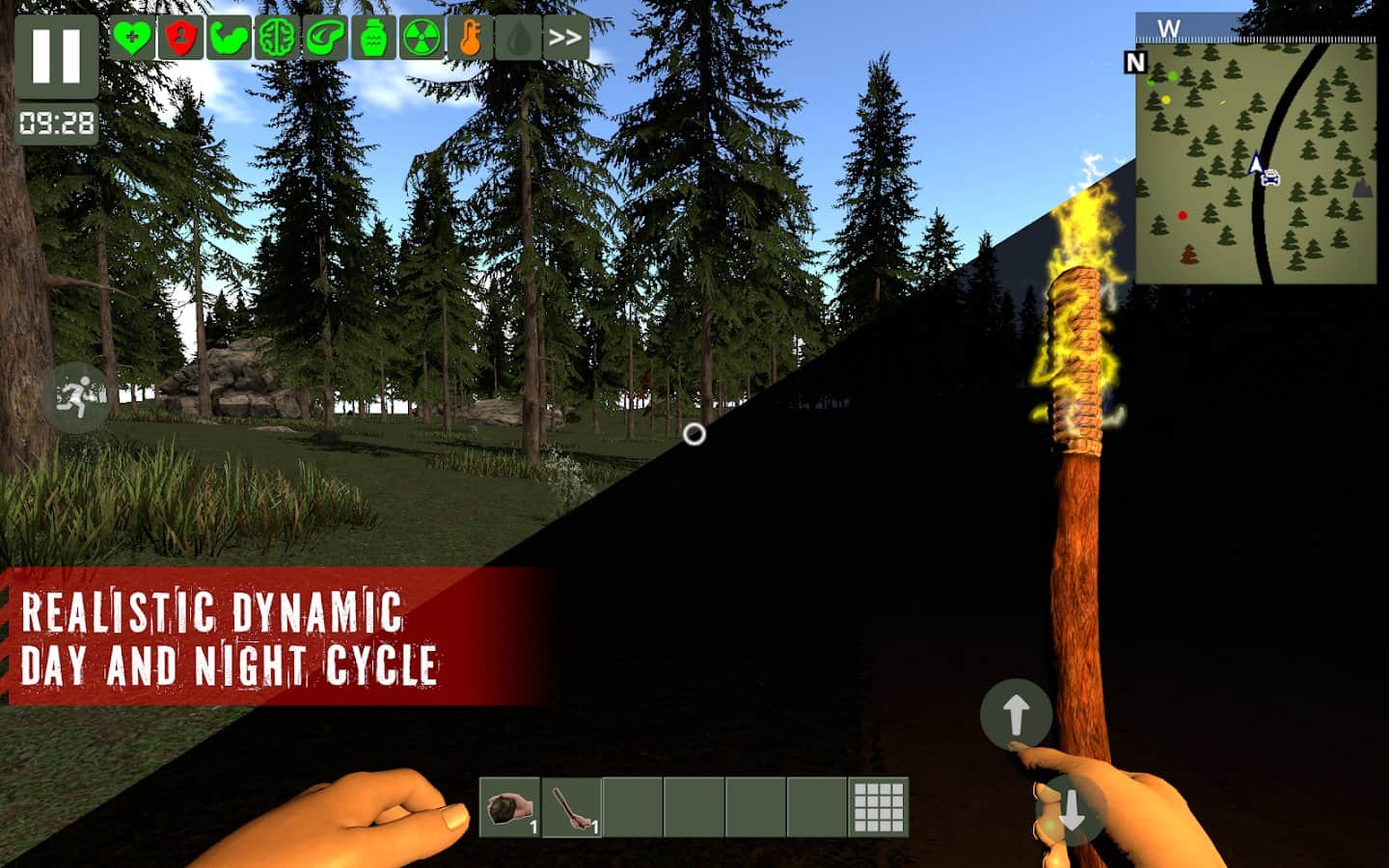Select the flexed arm strength icon
Viewport: 1389px width, 868px height.
coord(228,39)
